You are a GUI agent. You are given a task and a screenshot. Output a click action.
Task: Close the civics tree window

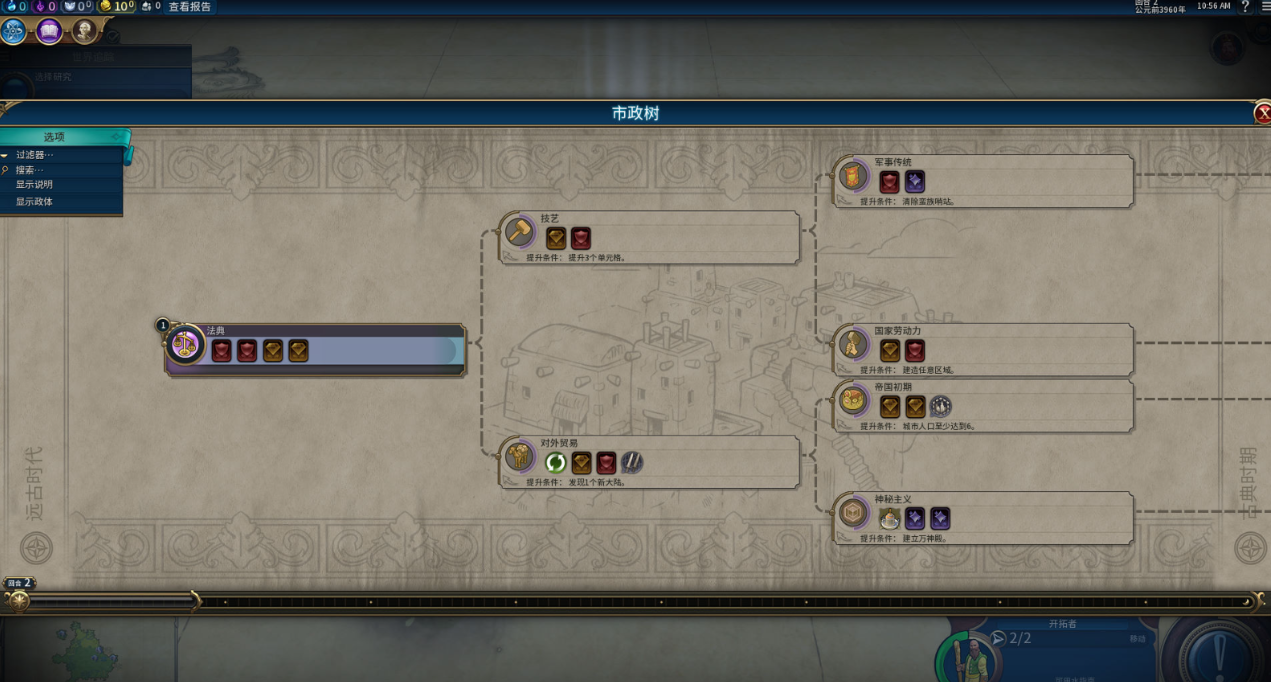[1262, 113]
